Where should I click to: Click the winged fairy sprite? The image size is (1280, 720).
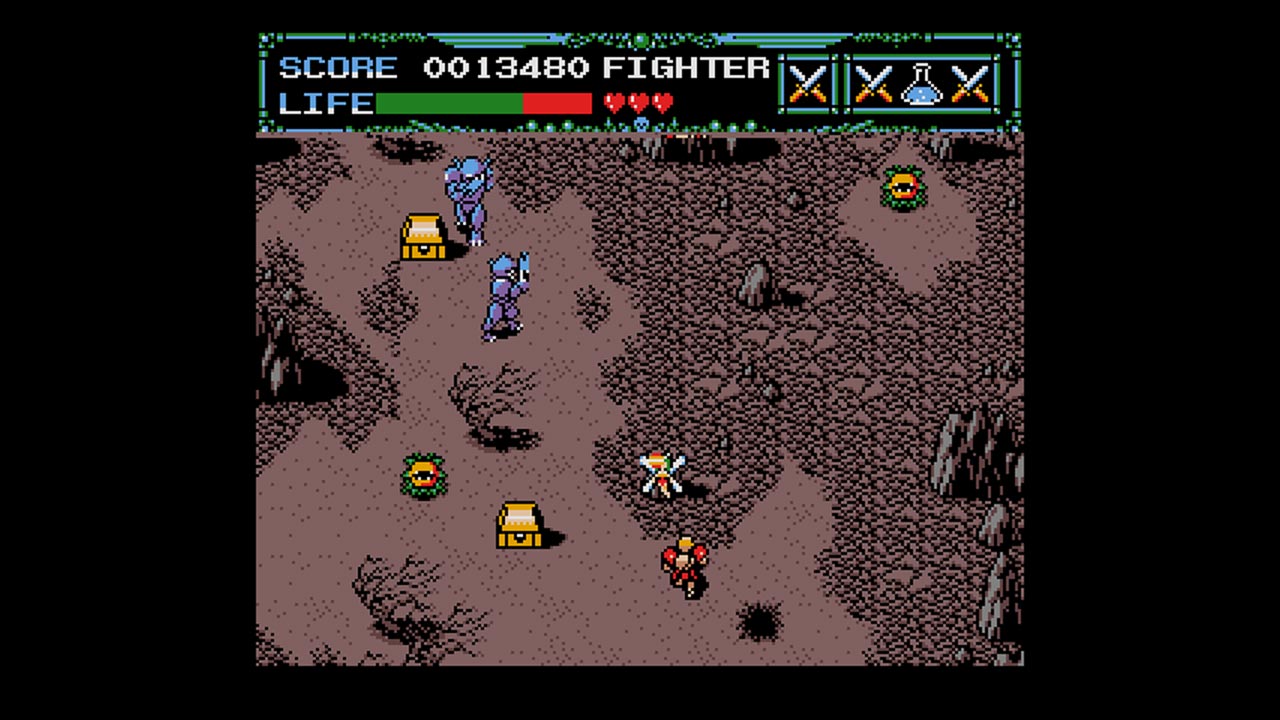tap(664, 470)
